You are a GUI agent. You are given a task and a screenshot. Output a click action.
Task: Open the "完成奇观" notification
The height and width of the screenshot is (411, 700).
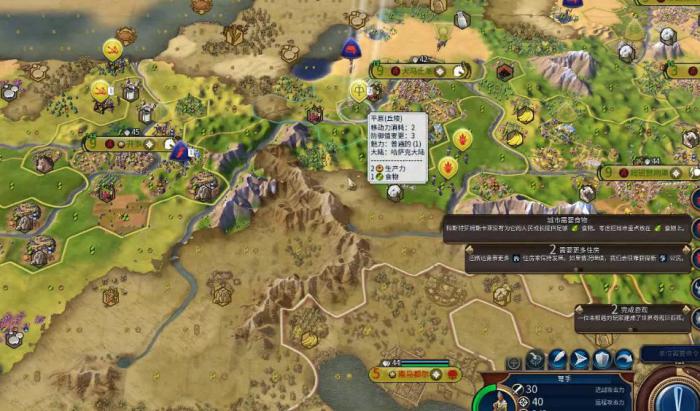pos(634,317)
